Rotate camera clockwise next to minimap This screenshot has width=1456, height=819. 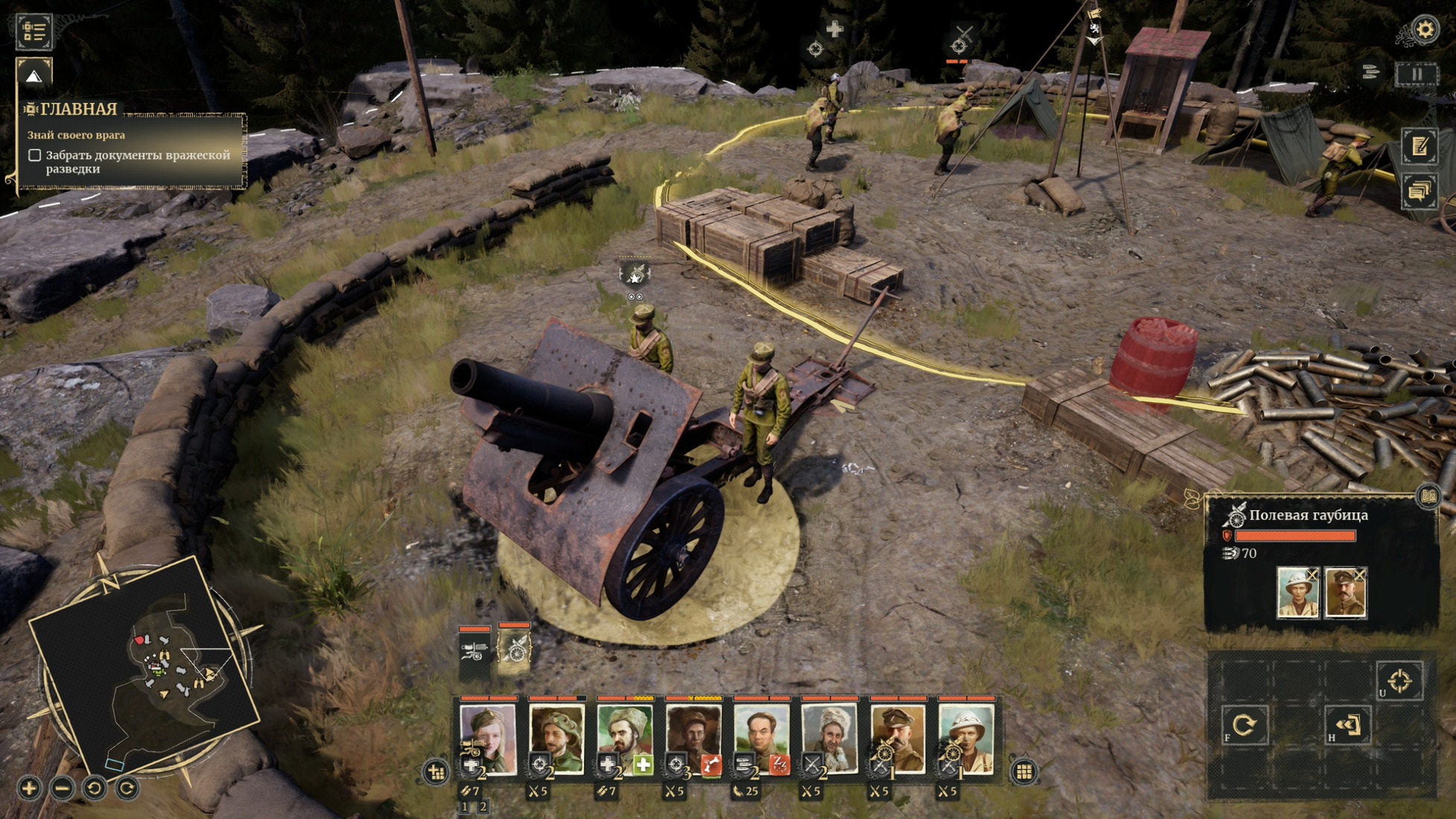(x=127, y=788)
